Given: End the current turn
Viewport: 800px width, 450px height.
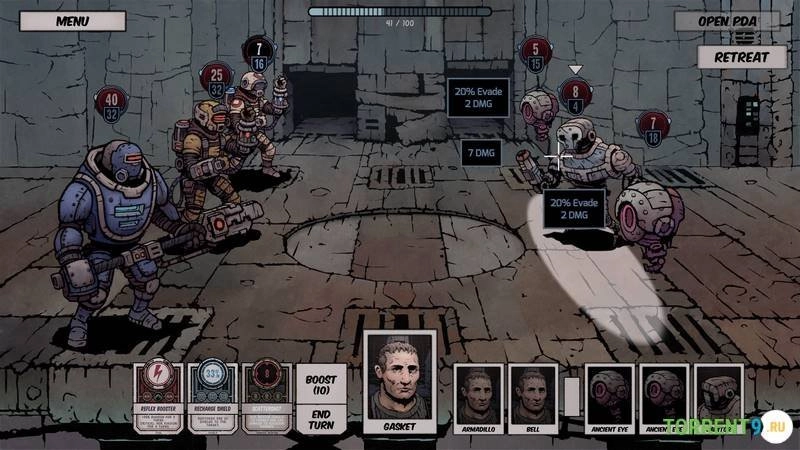Looking at the screenshot, I should [320, 420].
